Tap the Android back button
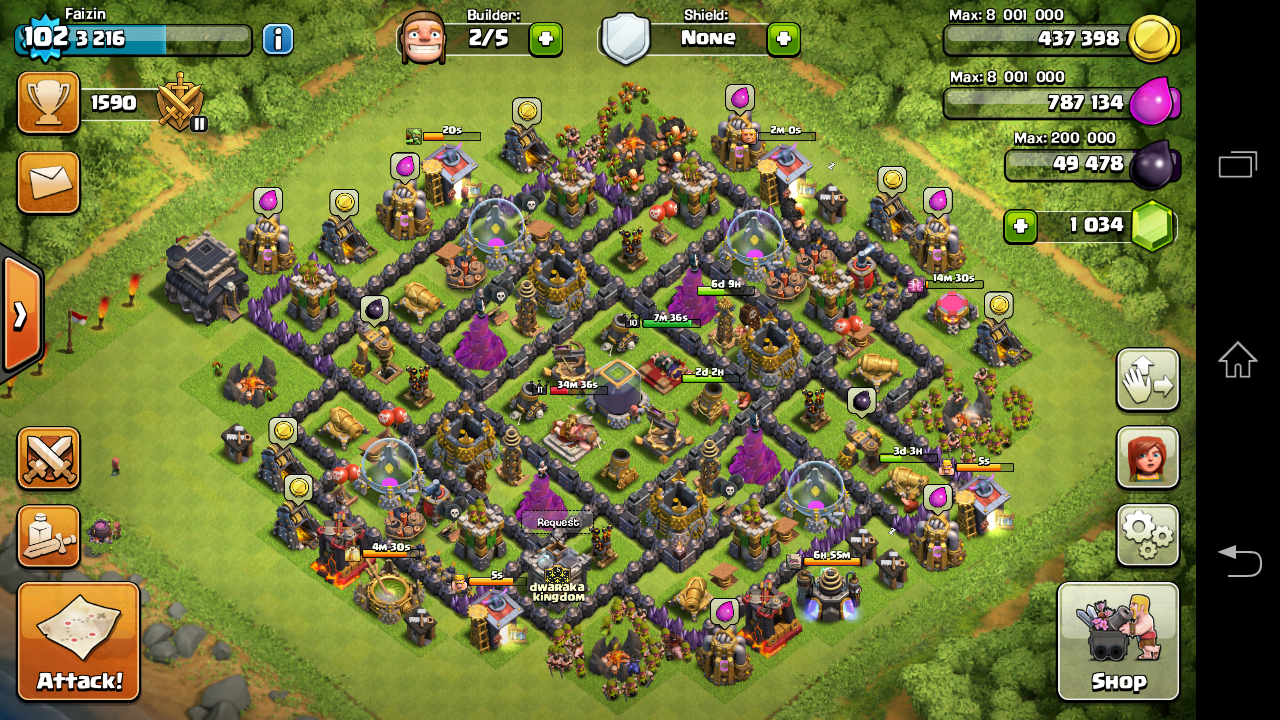Viewport: 1280px width, 720px height. [x=1237, y=560]
